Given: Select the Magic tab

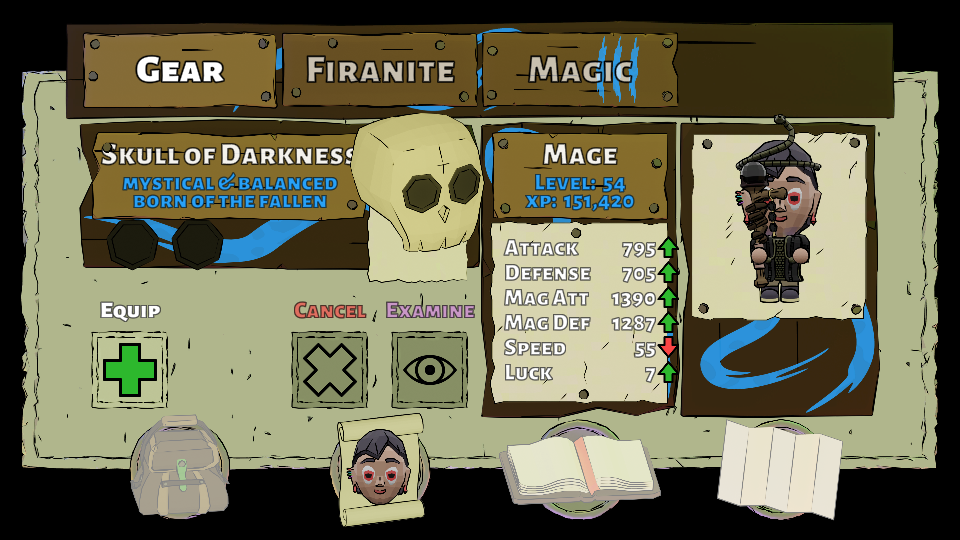Looking at the screenshot, I should point(580,70).
